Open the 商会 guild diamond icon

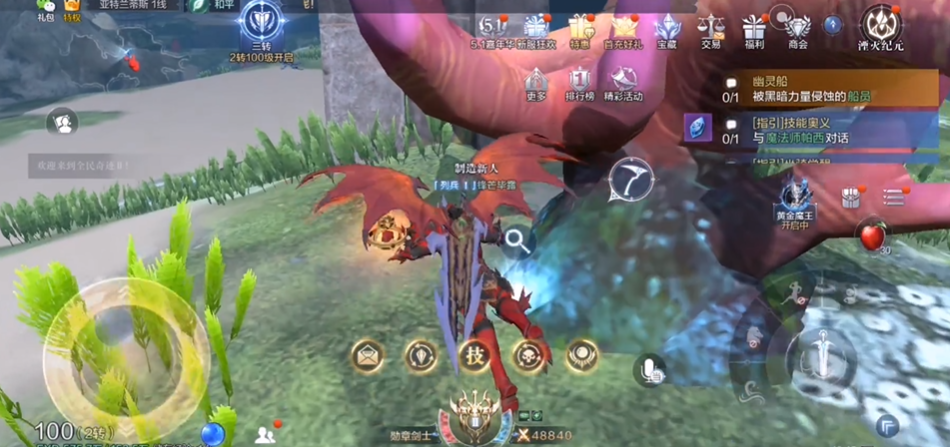click(797, 28)
